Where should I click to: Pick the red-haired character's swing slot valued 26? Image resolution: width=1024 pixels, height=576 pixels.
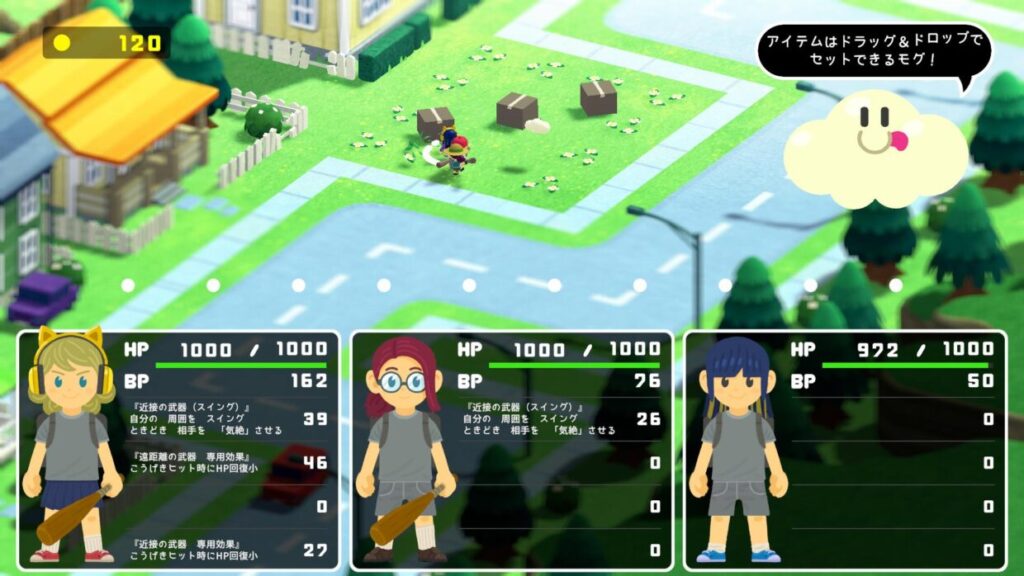562,419
